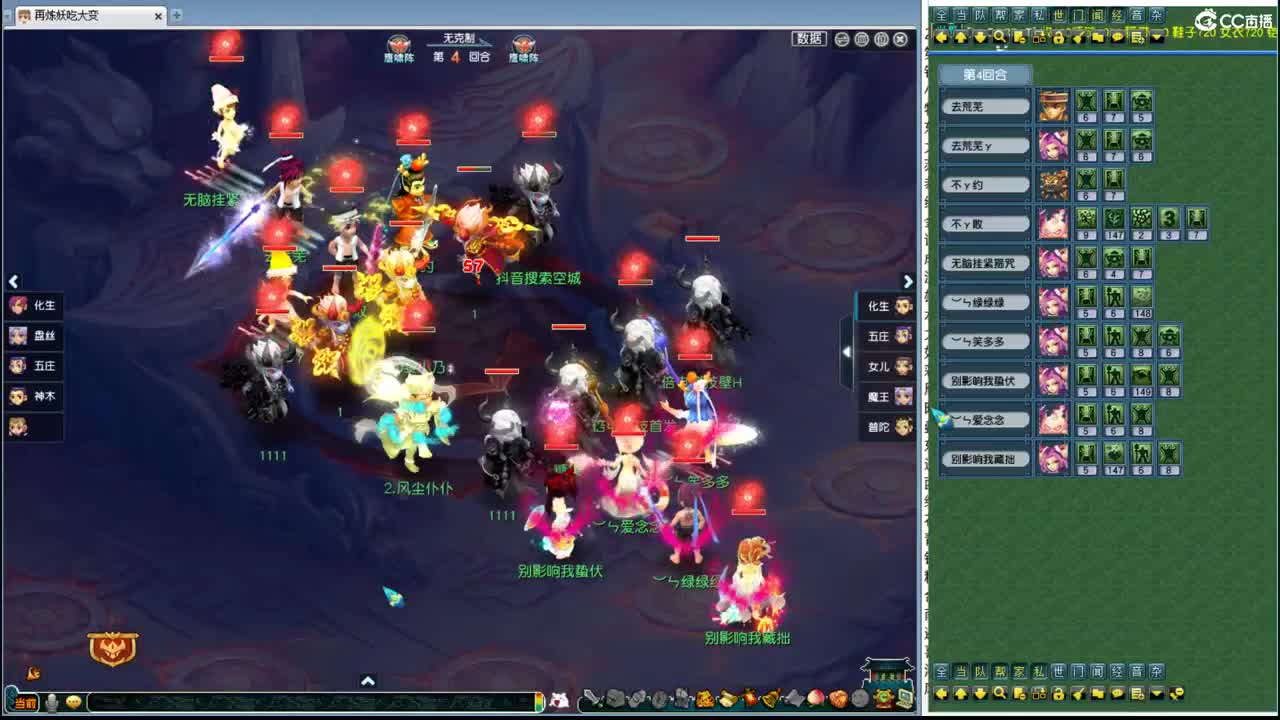The height and width of the screenshot is (720, 1280).
Task: Click the microphone icon beside the chat input
Action: (x=53, y=702)
